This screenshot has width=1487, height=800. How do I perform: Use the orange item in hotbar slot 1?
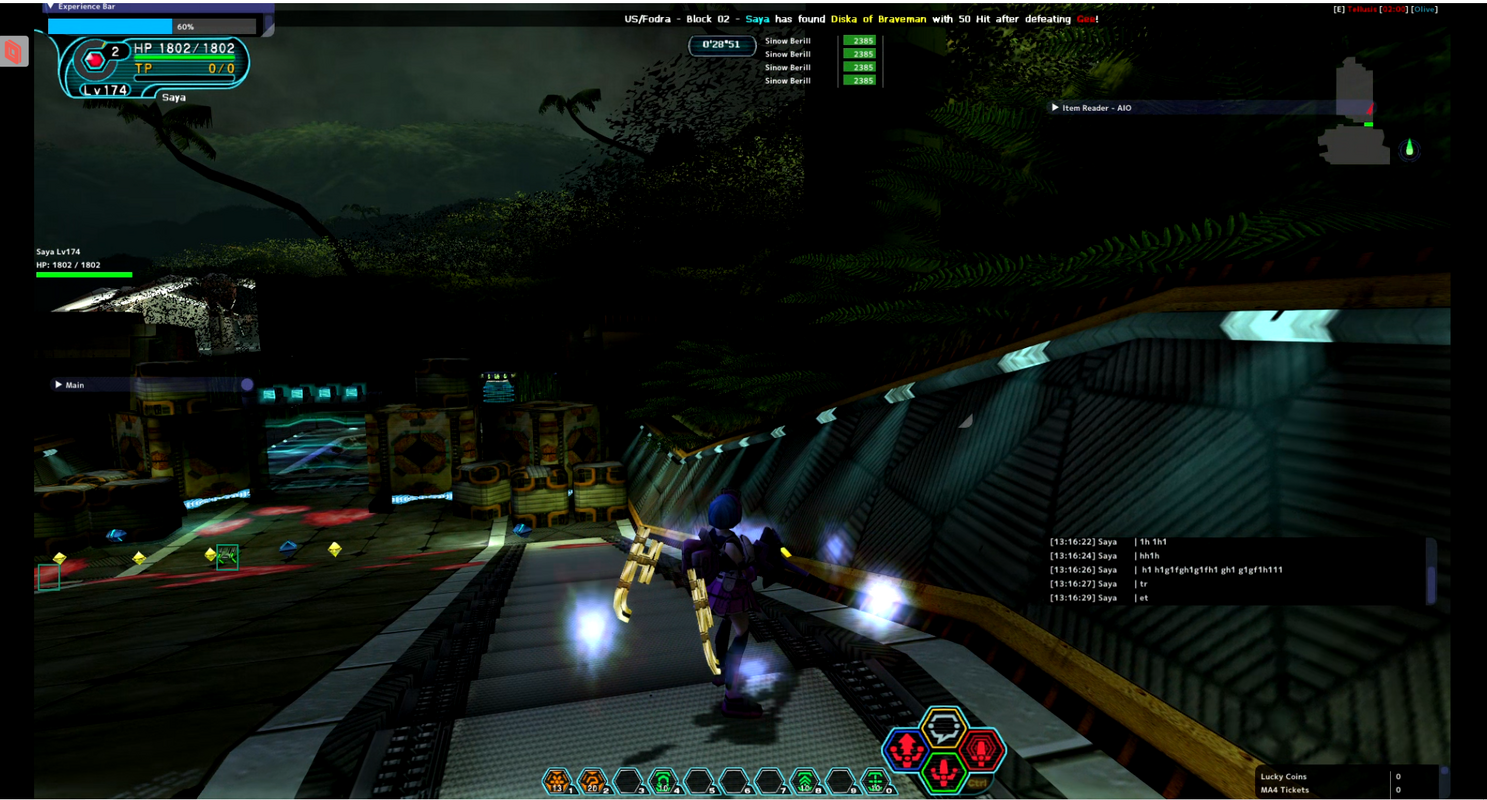[557, 780]
